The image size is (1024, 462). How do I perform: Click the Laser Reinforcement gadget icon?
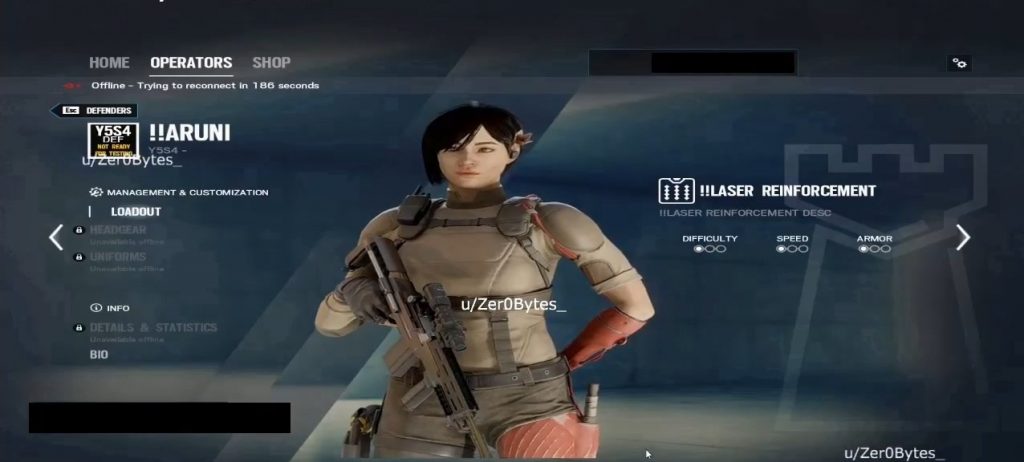click(x=676, y=191)
